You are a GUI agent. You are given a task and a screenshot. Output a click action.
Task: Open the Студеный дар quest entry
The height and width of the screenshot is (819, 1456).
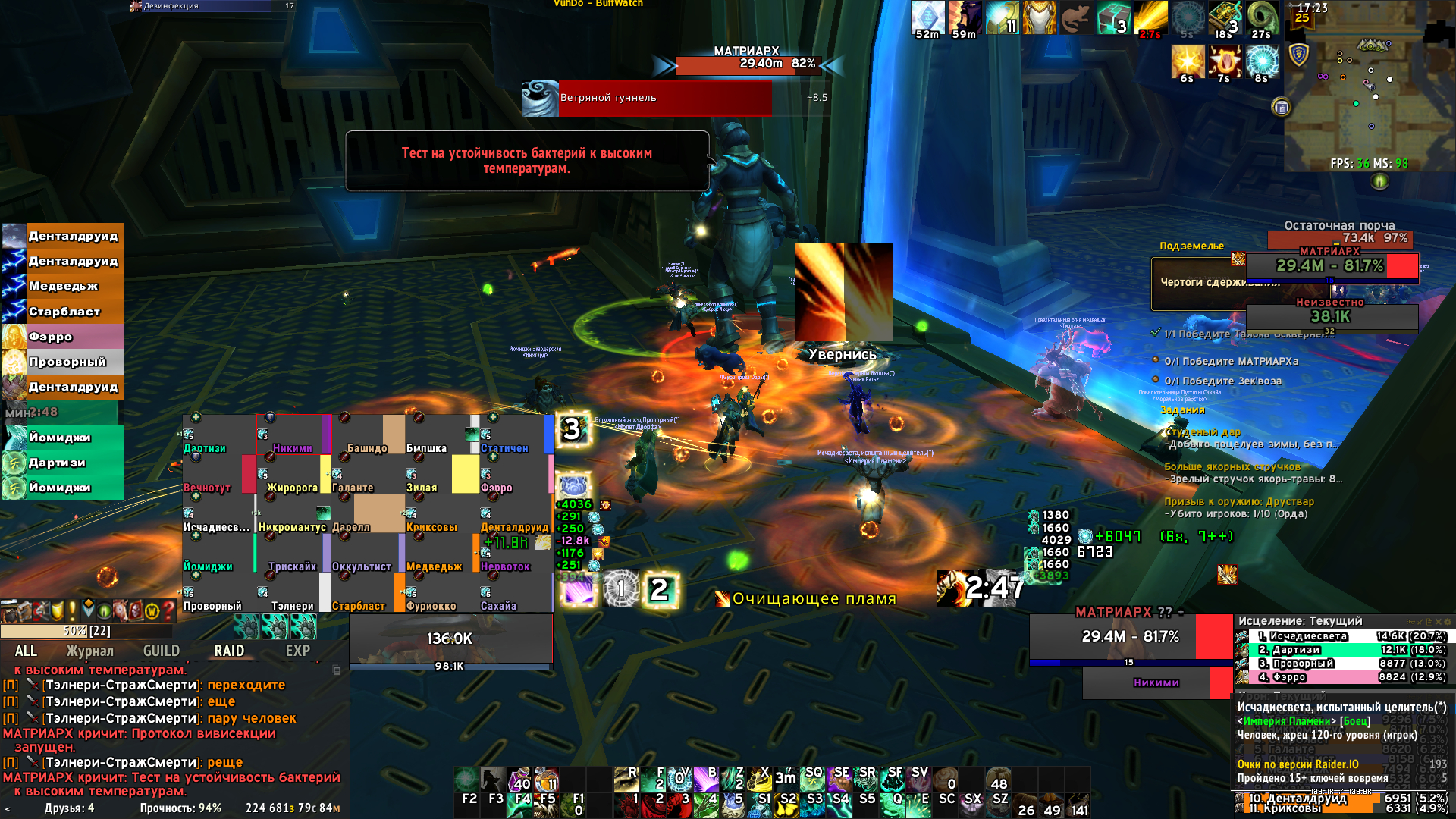[x=1206, y=432]
